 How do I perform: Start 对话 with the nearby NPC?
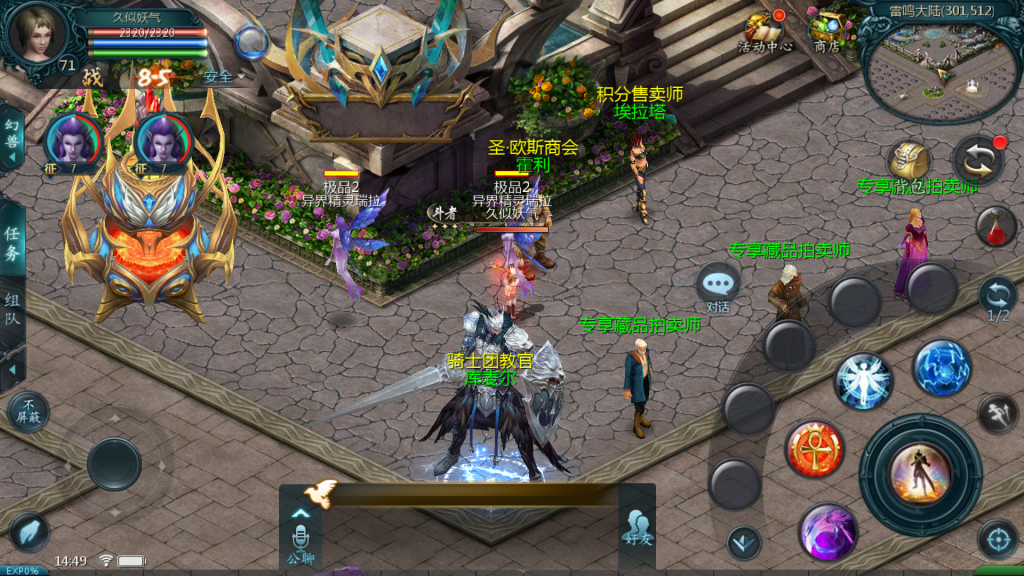tap(718, 285)
